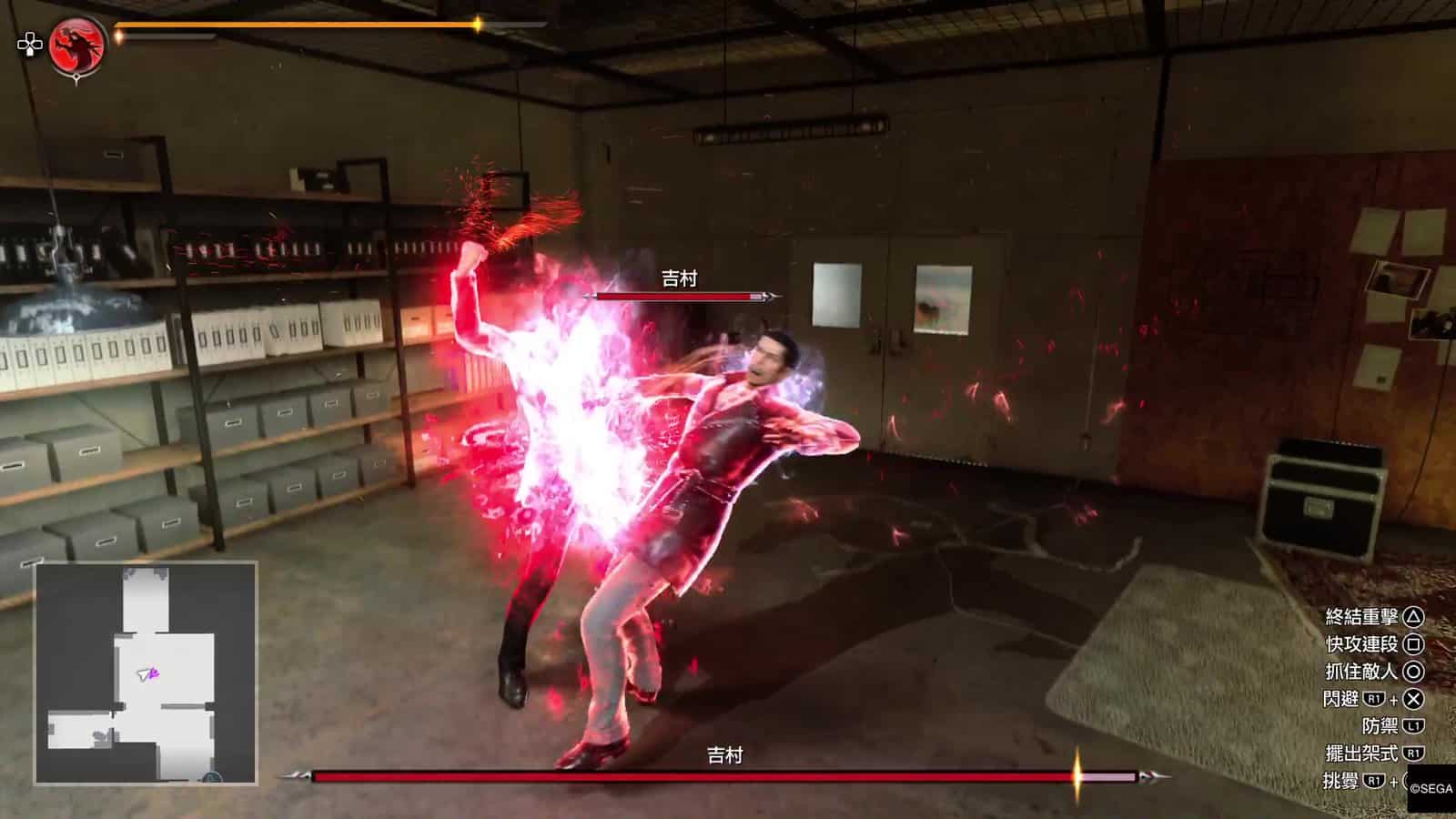Select the red dragon fighting-style emblem
This screenshot has height=819, width=1456.
pyautogui.click(x=76, y=45)
